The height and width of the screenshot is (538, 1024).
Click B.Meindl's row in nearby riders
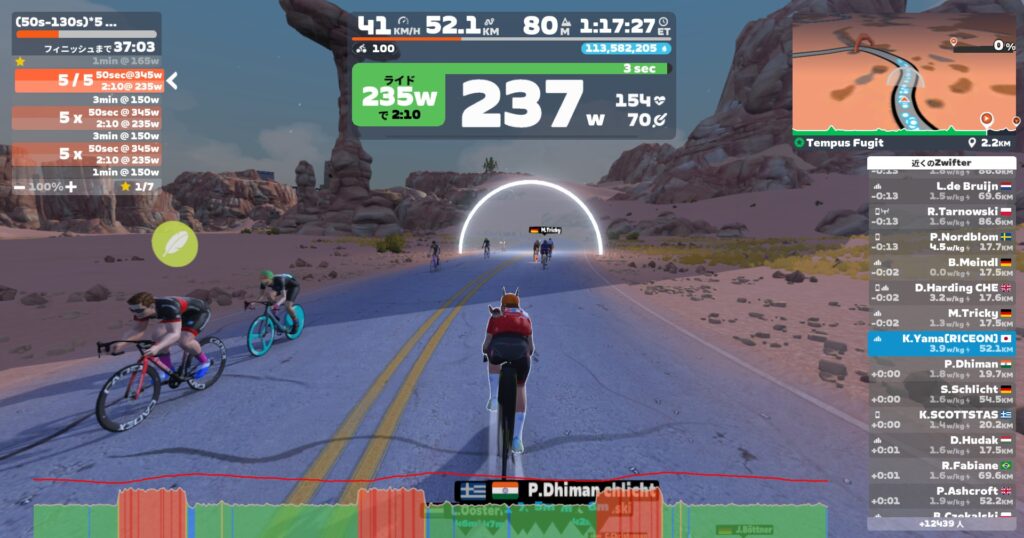tap(941, 267)
